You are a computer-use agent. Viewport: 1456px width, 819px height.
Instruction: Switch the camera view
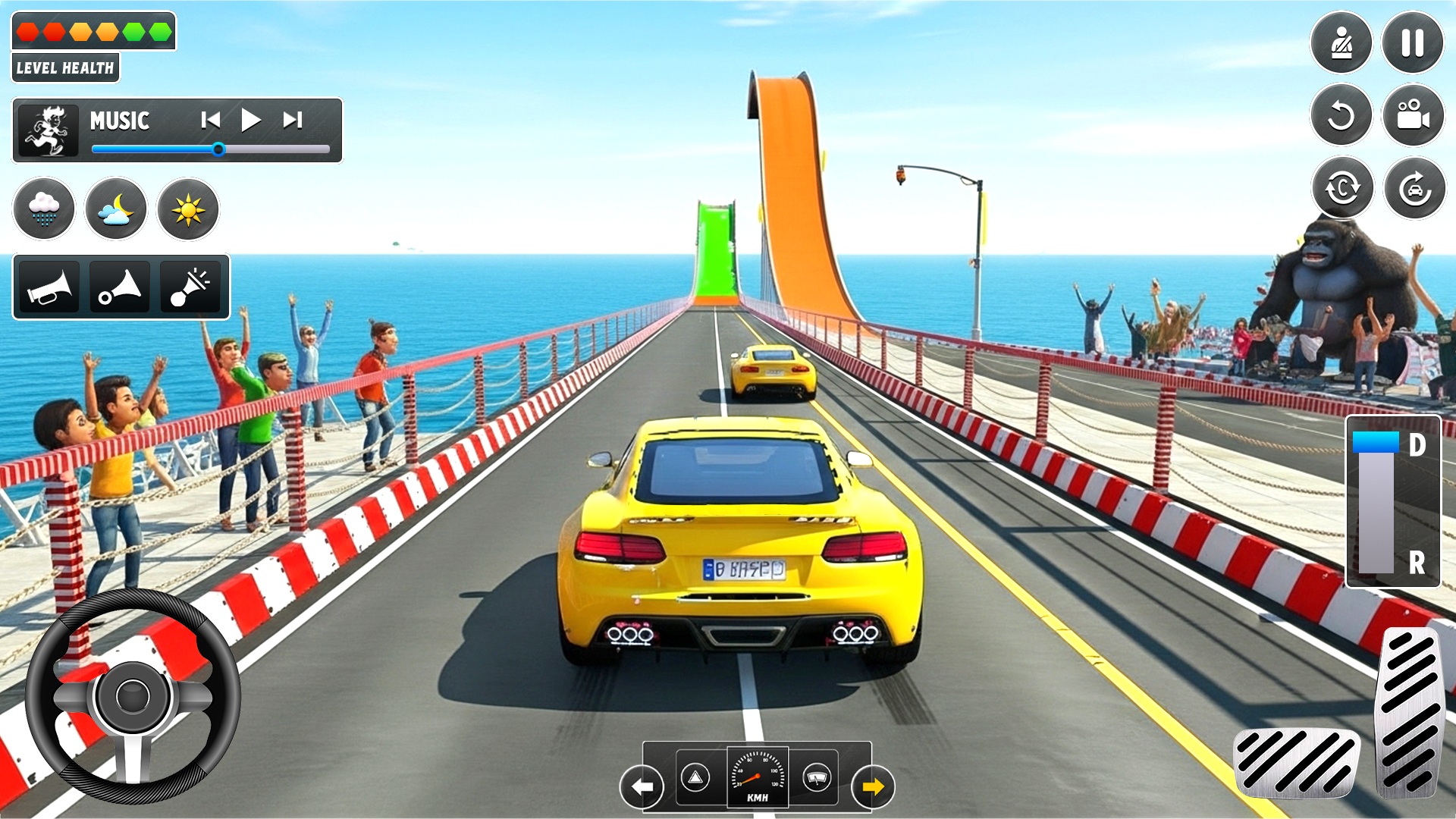1412,115
